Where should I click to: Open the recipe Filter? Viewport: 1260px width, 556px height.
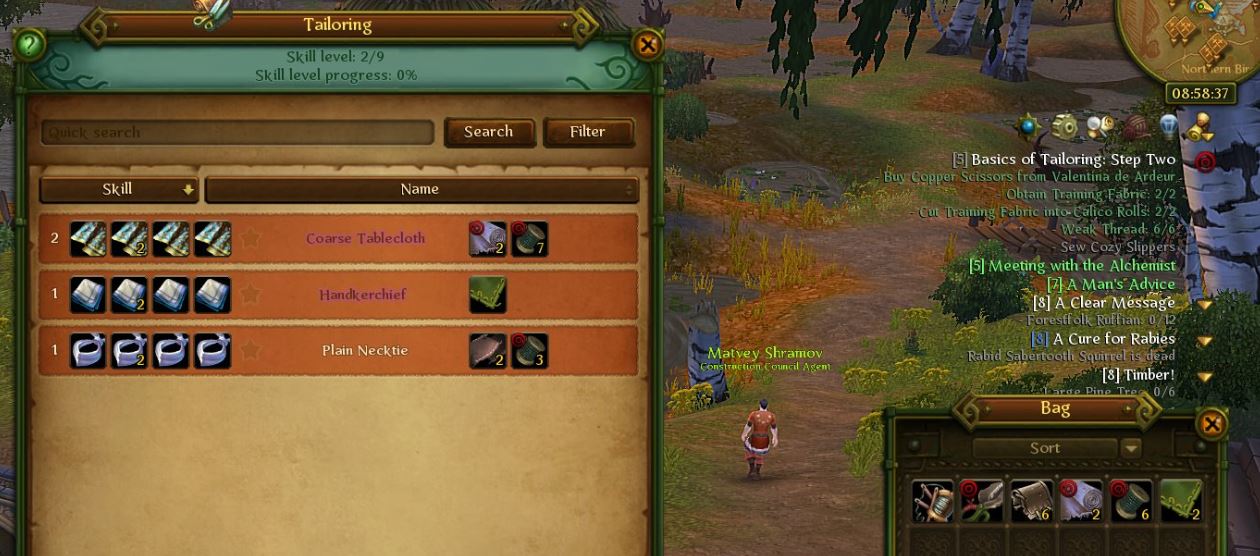588,132
